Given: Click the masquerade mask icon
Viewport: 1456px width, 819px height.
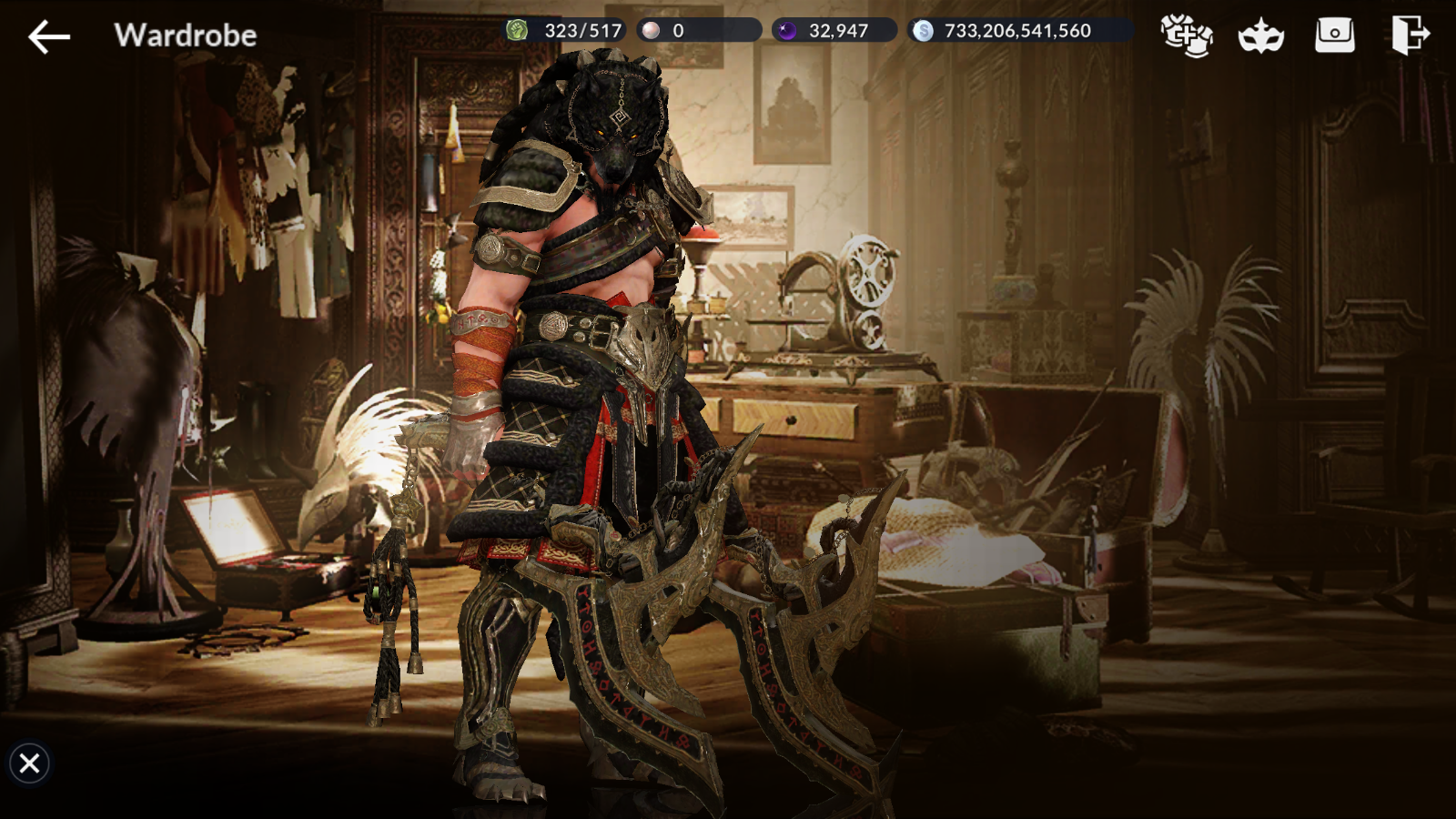Looking at the screenshot, I should [x=1260, y=36].
